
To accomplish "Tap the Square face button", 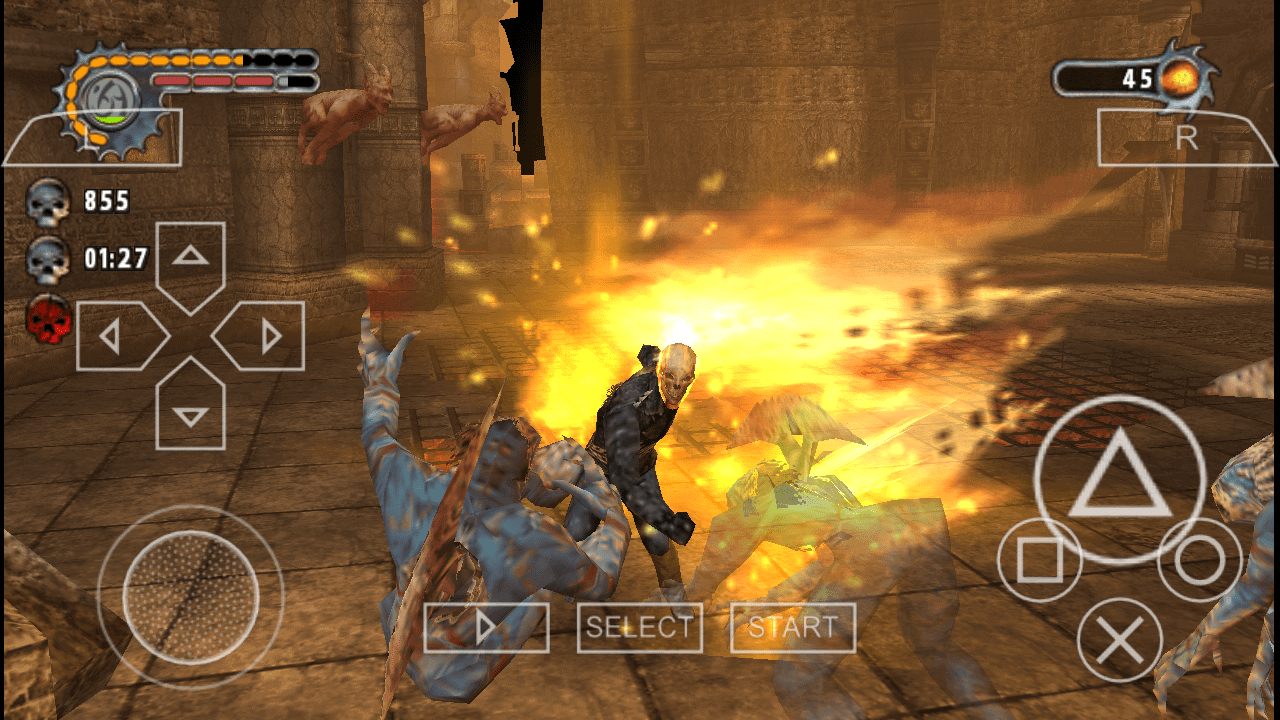I will point(1042,557).
